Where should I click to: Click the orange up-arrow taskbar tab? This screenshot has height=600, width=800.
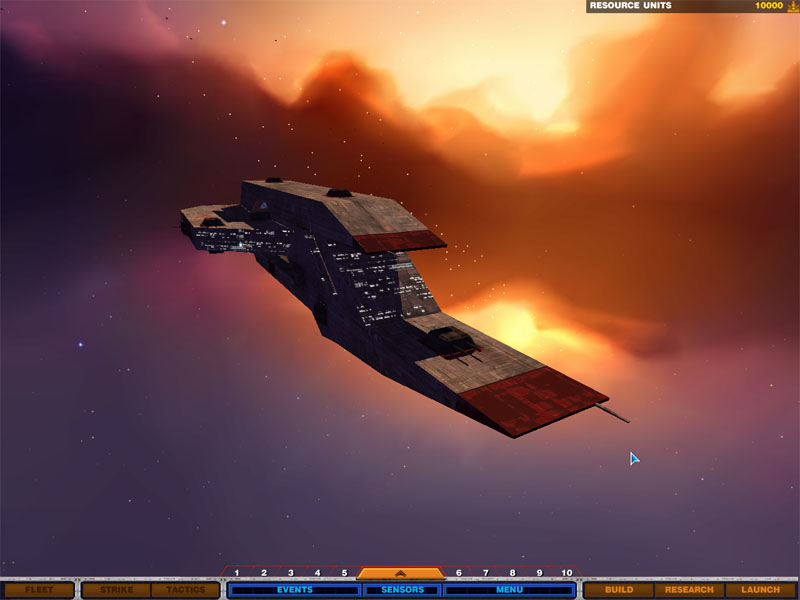[x=400, y=574]
